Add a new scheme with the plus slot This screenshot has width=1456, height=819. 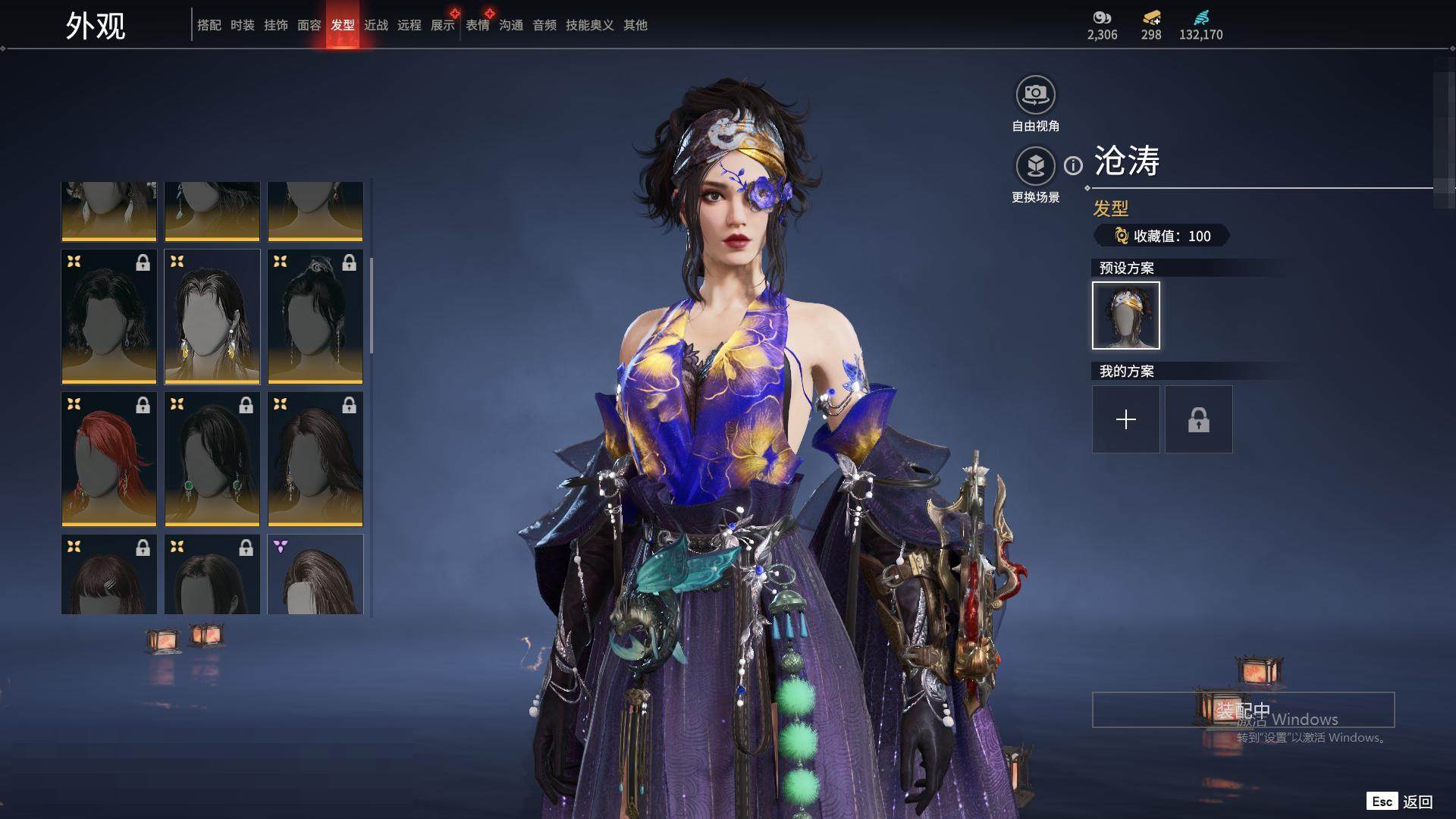(1125, 419)
